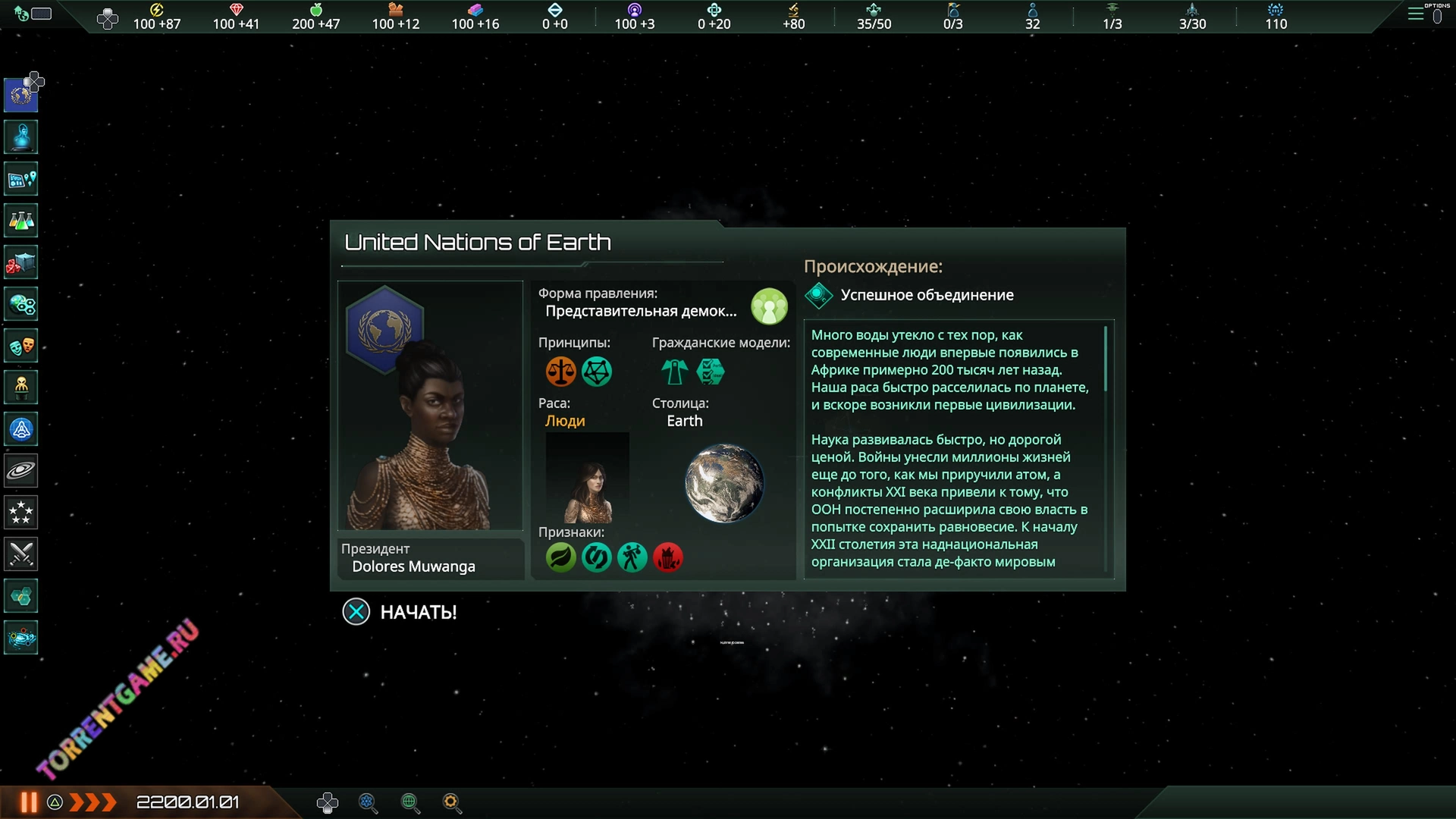Select the orange gear search icon

click(452, 802)
